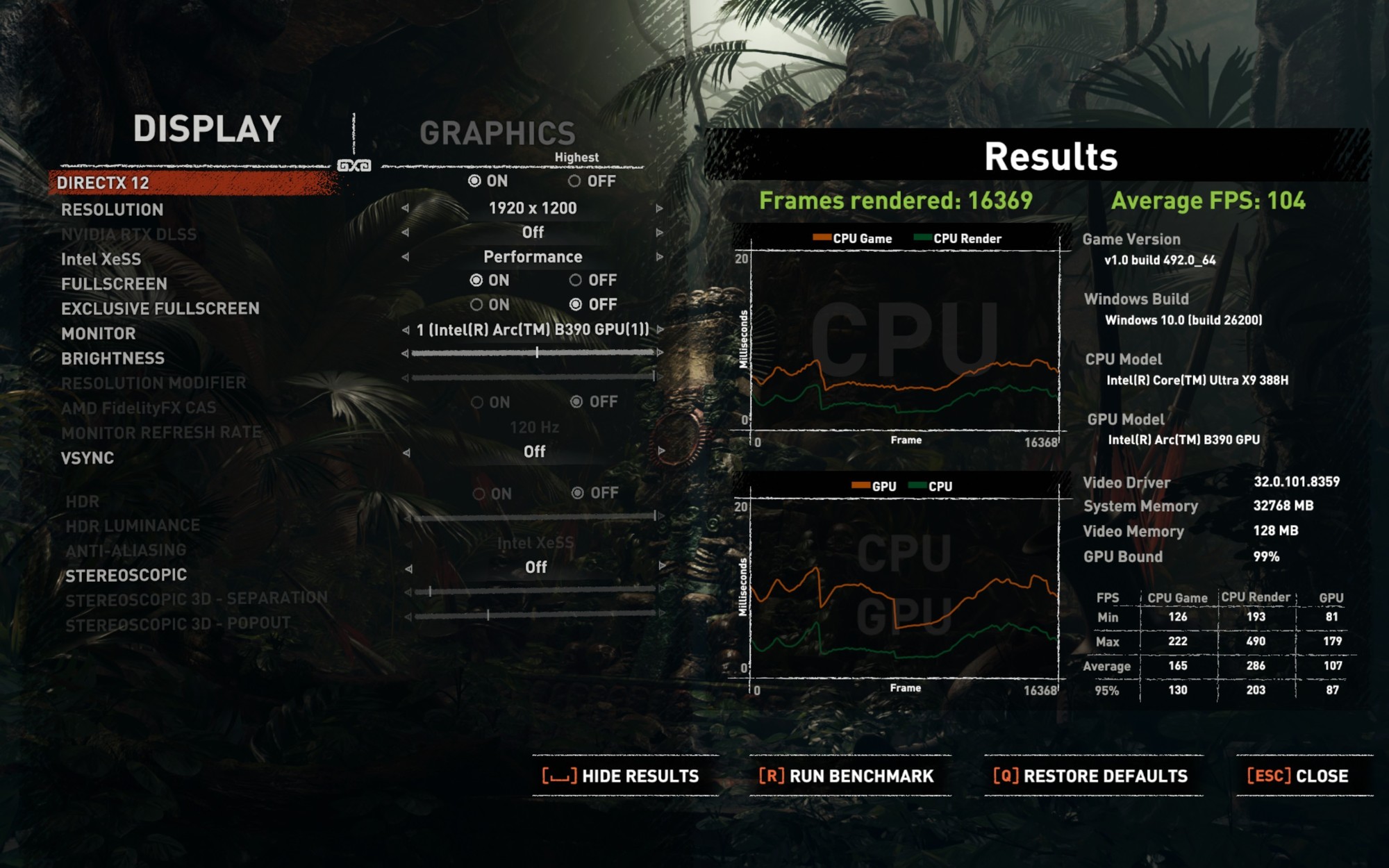The width and height of the screenshot is (1389, 868).
Task: Cycle the Stereoscopic option with its left arrow
Action: click(408, 567)
